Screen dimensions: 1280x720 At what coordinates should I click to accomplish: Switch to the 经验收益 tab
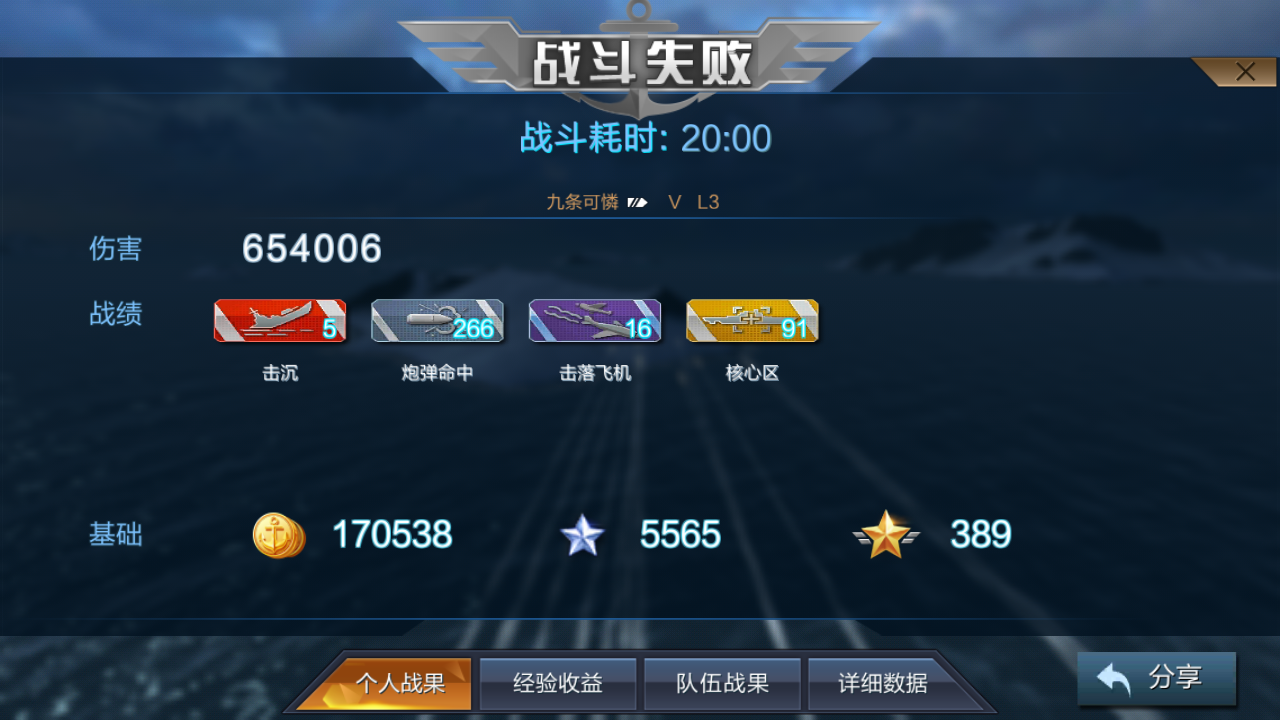[x=558, y=684]
